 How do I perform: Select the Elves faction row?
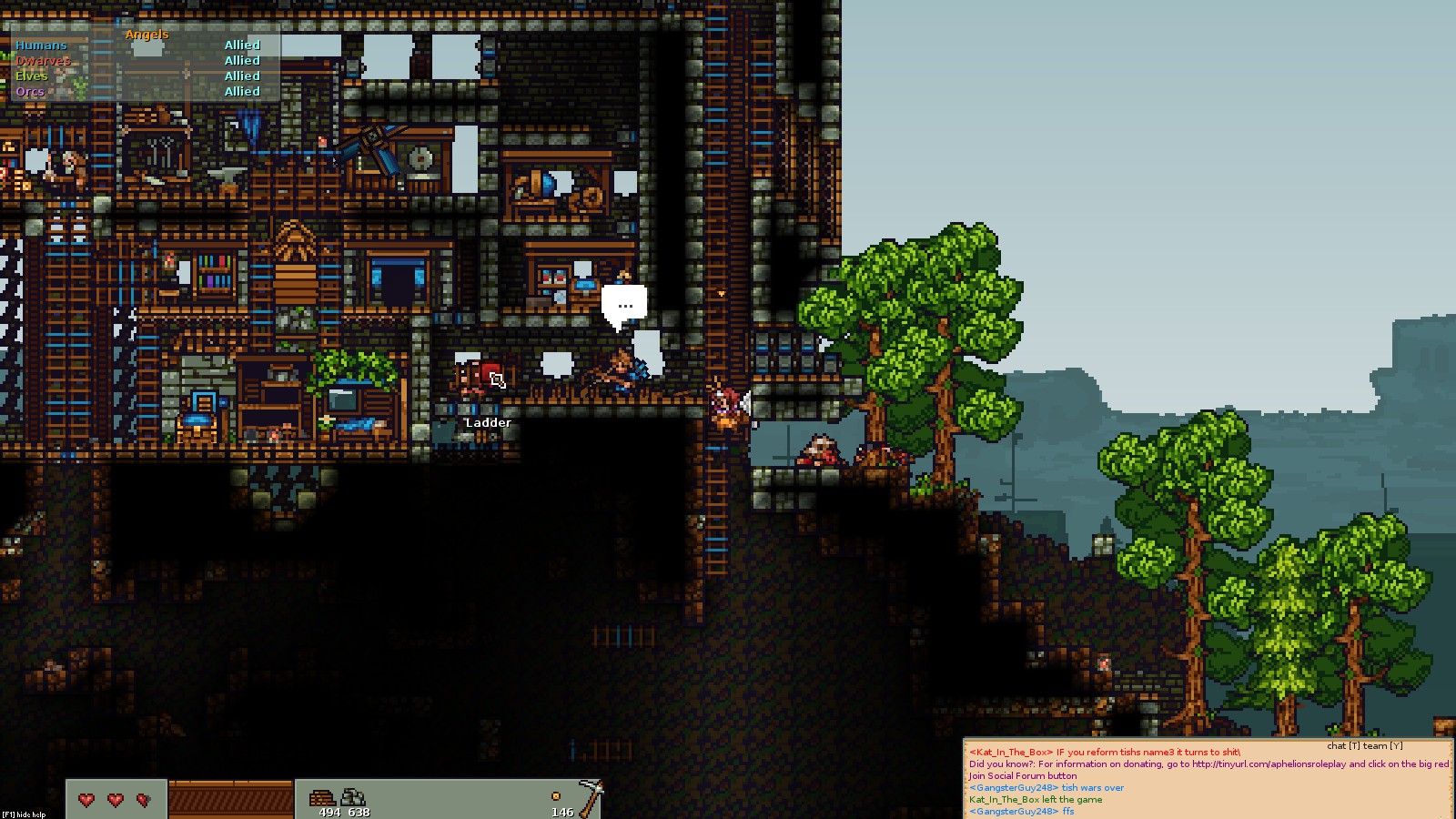(32, 76)
